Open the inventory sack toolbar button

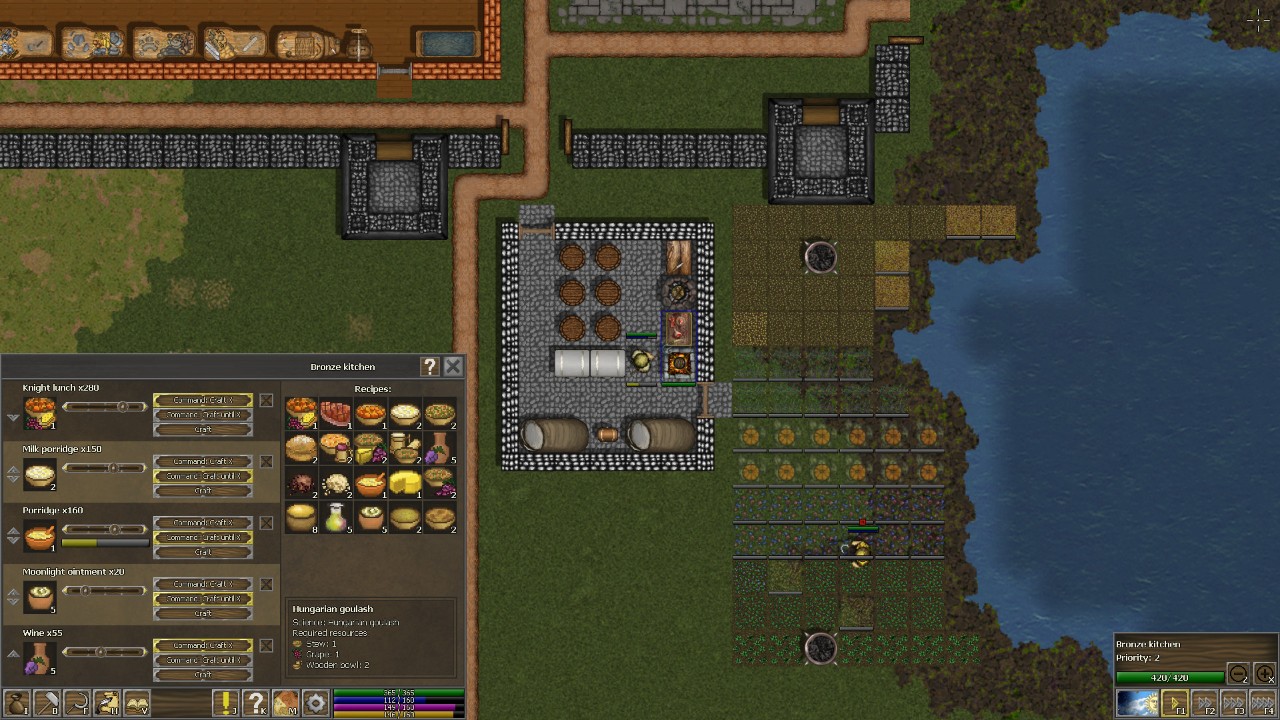pos(15,703)
